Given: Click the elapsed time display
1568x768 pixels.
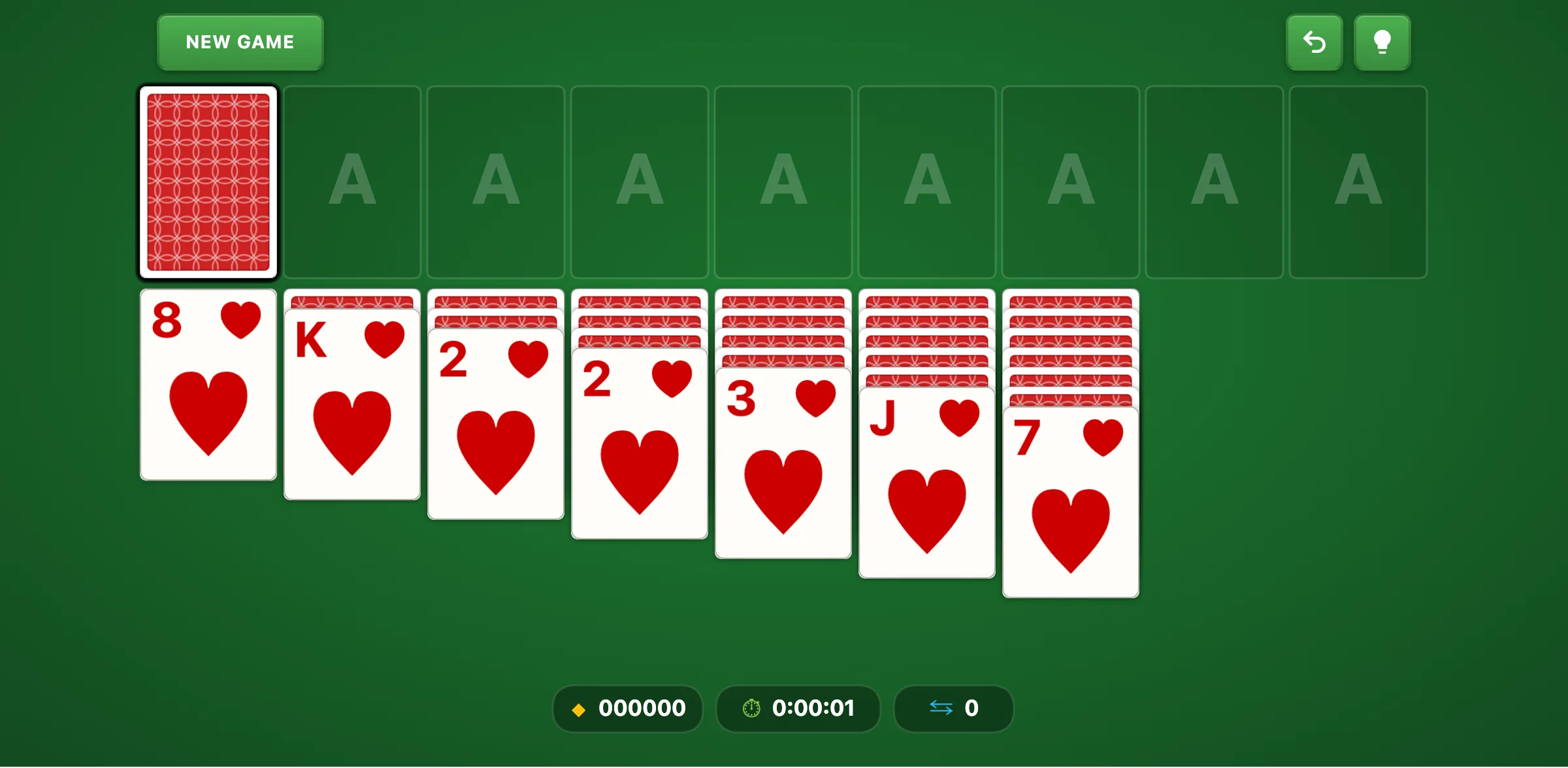Looking at the screenshot, I should [x=813, y=708].
